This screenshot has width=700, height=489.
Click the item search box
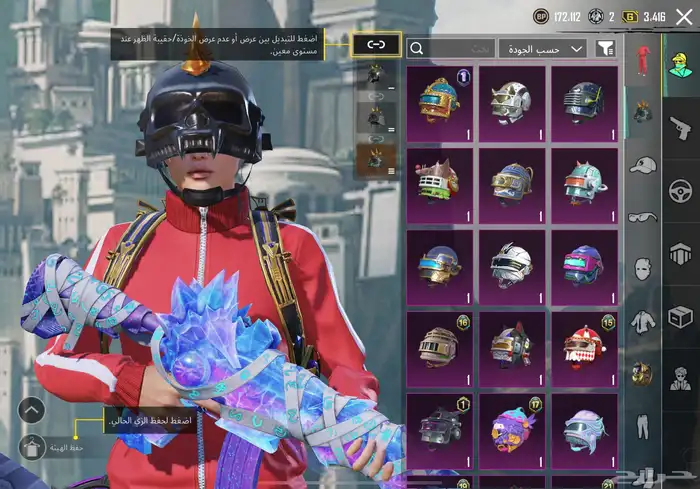click(451, 48)
